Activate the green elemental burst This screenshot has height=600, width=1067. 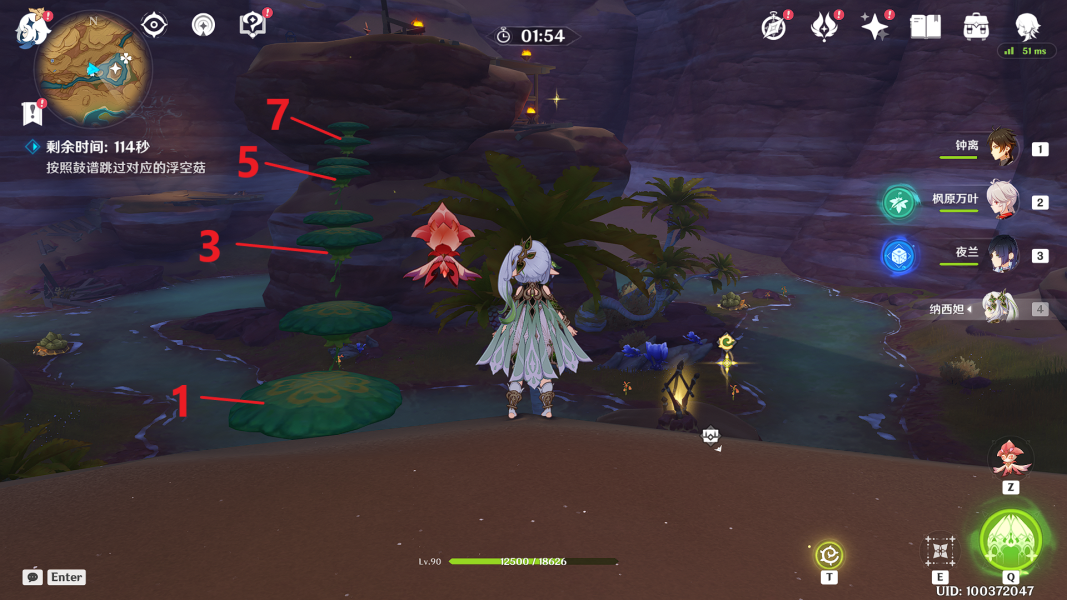coord(1011,541)
